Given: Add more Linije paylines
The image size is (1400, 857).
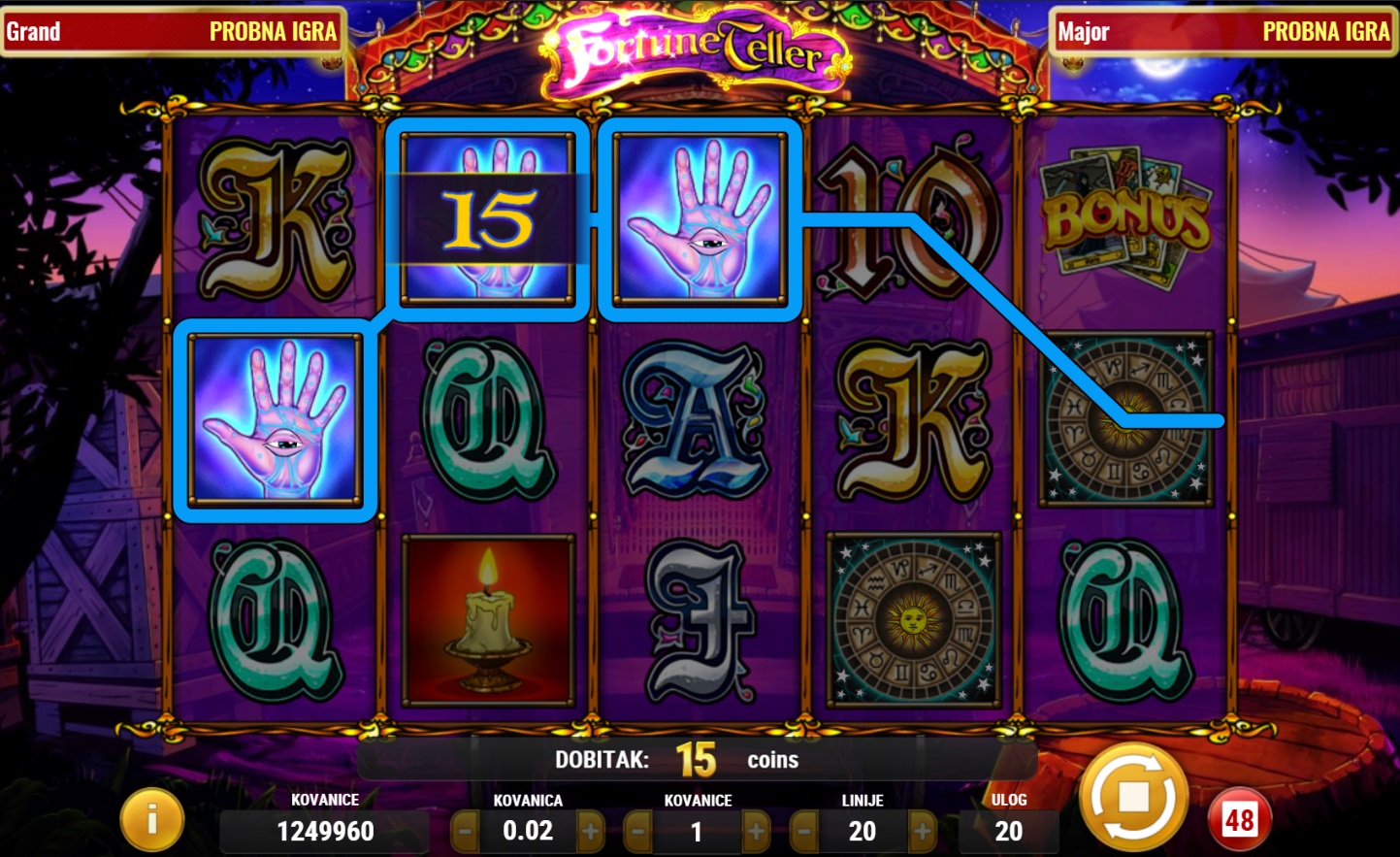Looking at the screenshot, I should pos(922,832).
